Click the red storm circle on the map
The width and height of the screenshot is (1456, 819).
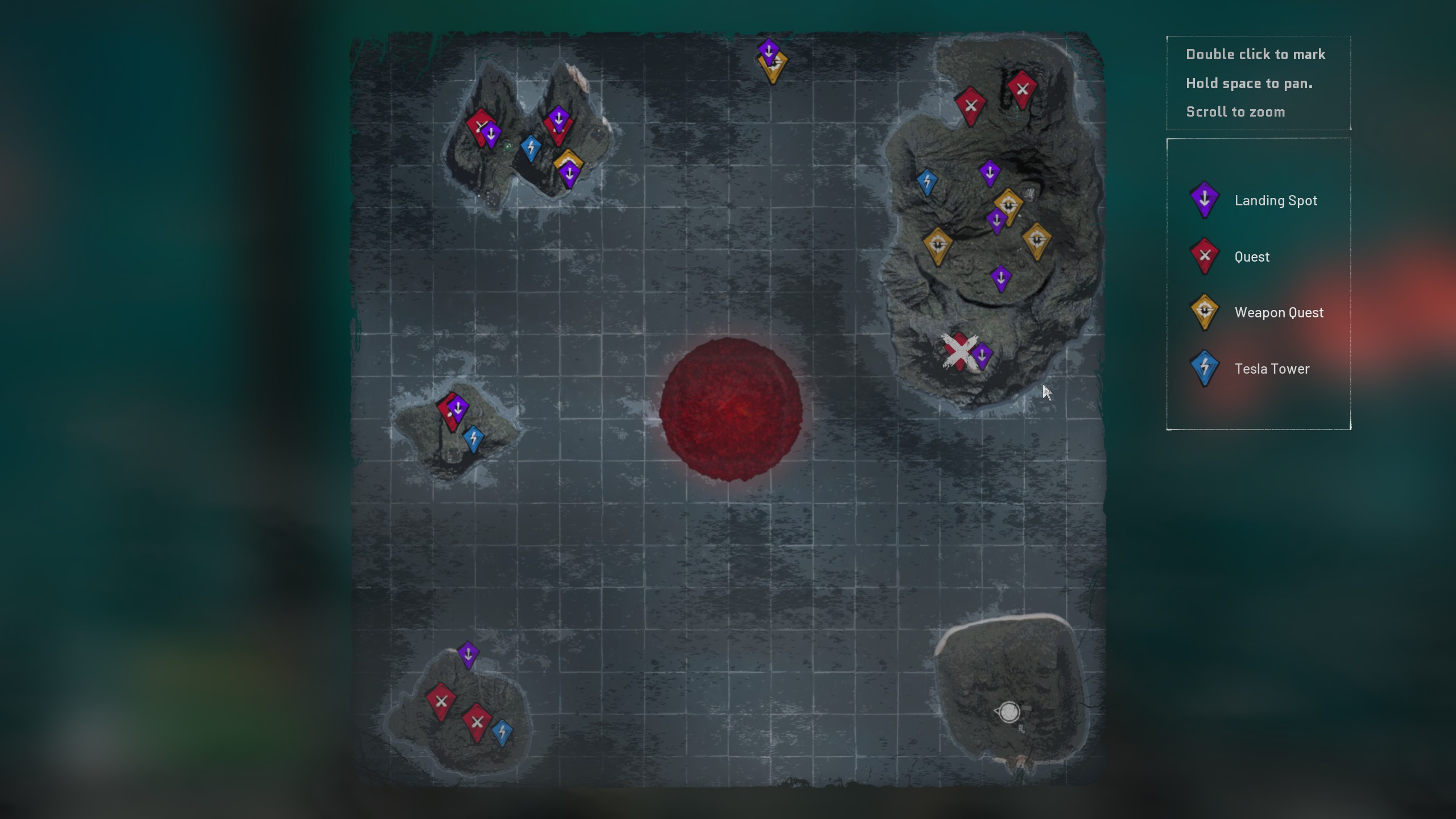click(731, 409)
